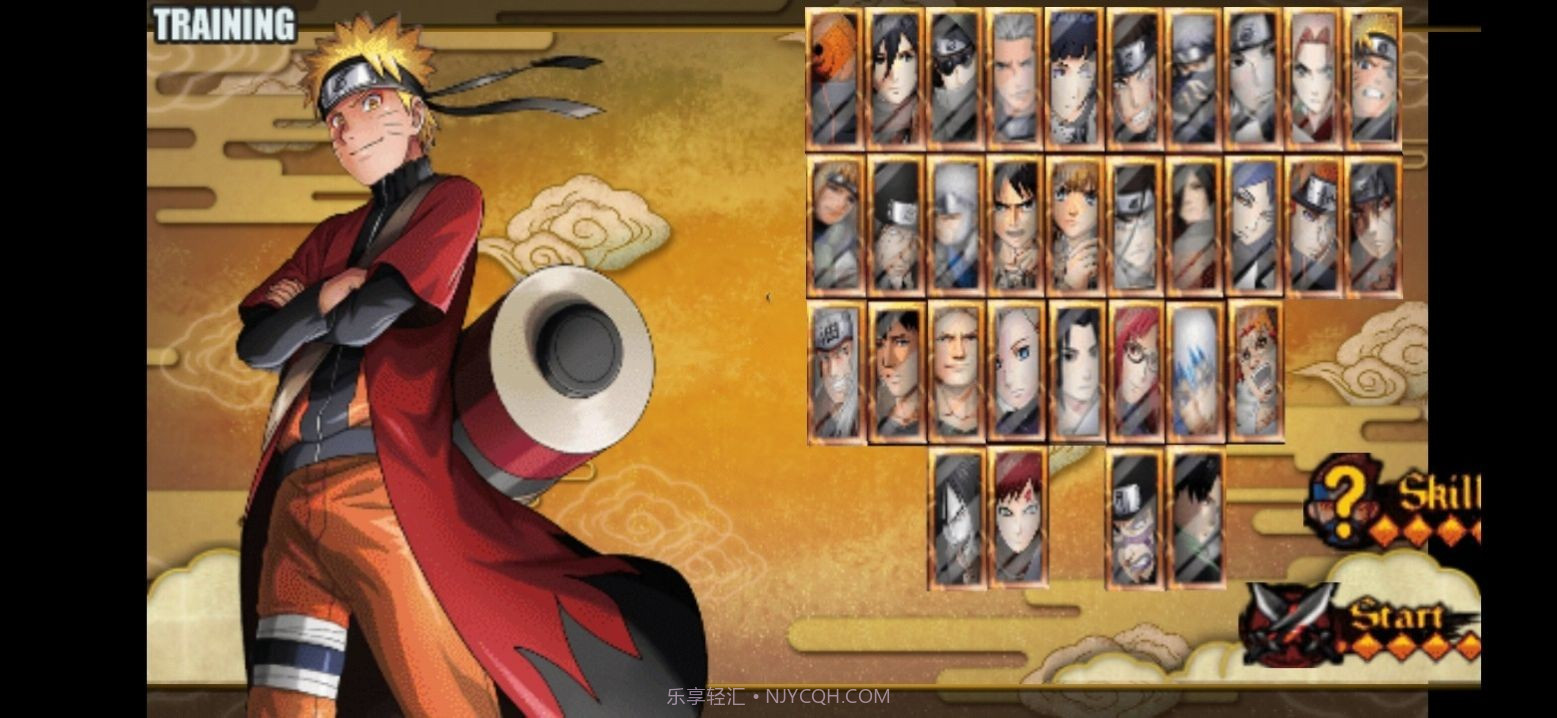The height and width of the screenshot is (718, 1557).
Task: Select the orange spiral-masked Tobi portrait
Action: 834,80
